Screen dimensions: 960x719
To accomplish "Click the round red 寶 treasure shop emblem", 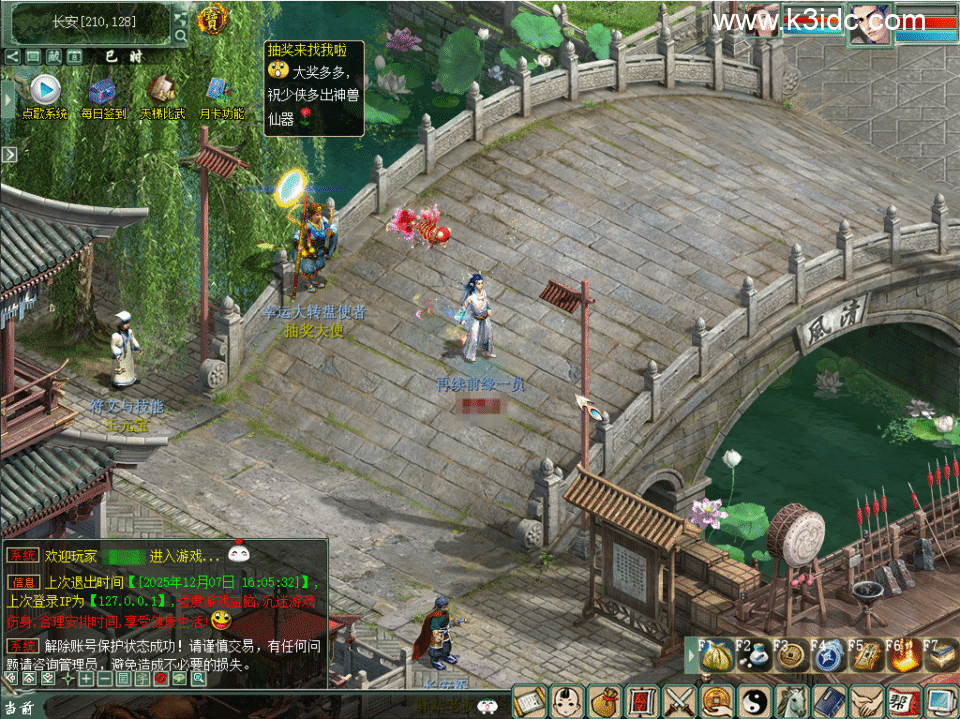I will pyautogui.click(x=211, y=18).
